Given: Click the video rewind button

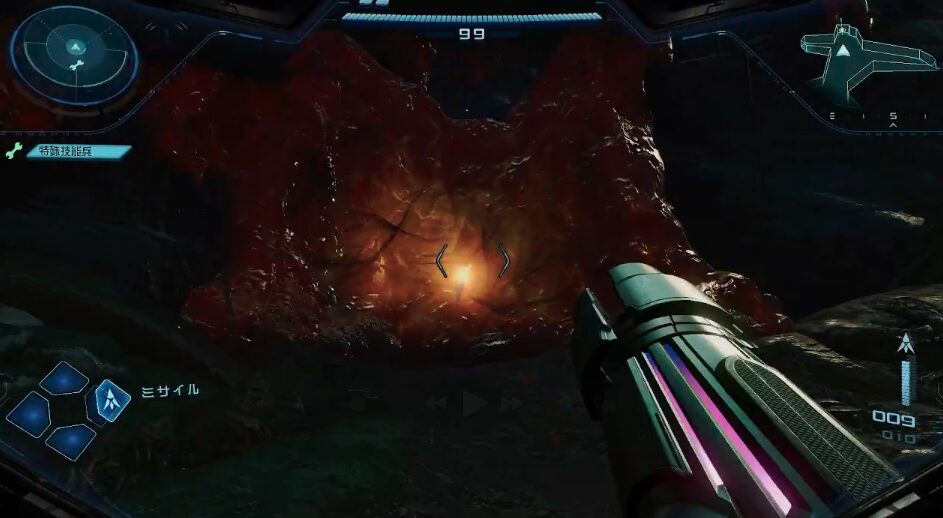Looking at the screenshot, I should [x=435, y=403].
